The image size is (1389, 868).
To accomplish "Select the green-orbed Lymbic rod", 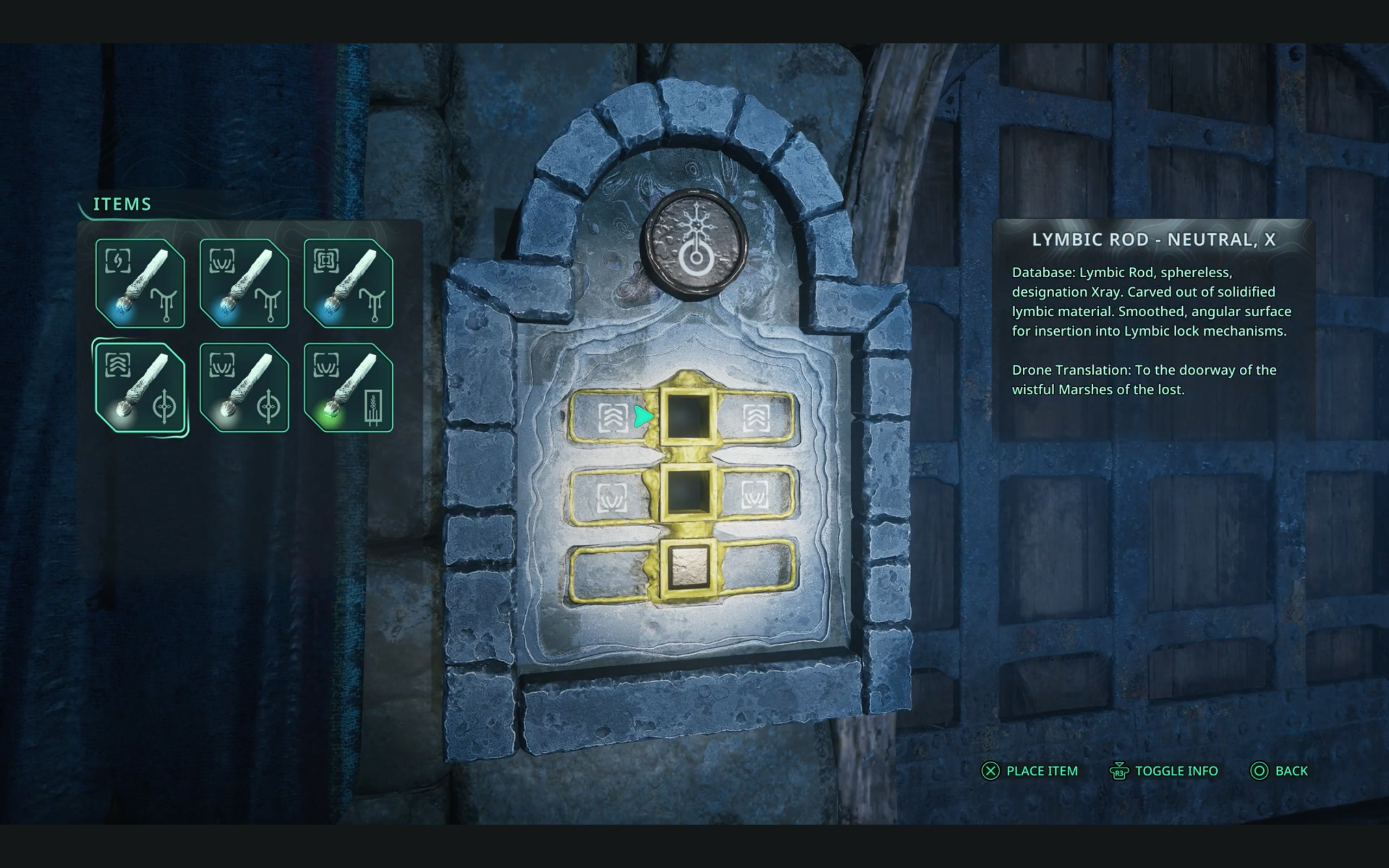I will pyautogui.click(x=348, y=387).
